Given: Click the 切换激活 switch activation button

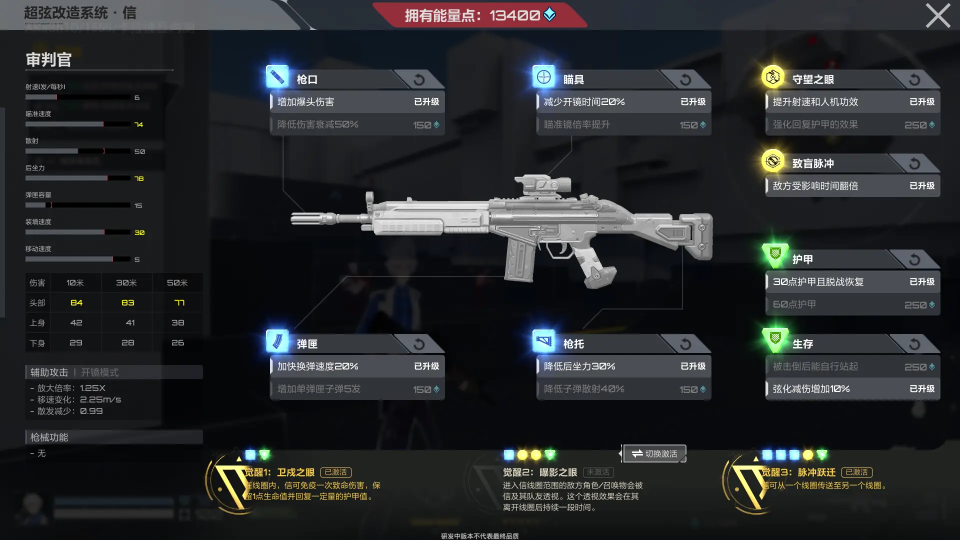Looking at the screenshot, I should click(654, 454).
